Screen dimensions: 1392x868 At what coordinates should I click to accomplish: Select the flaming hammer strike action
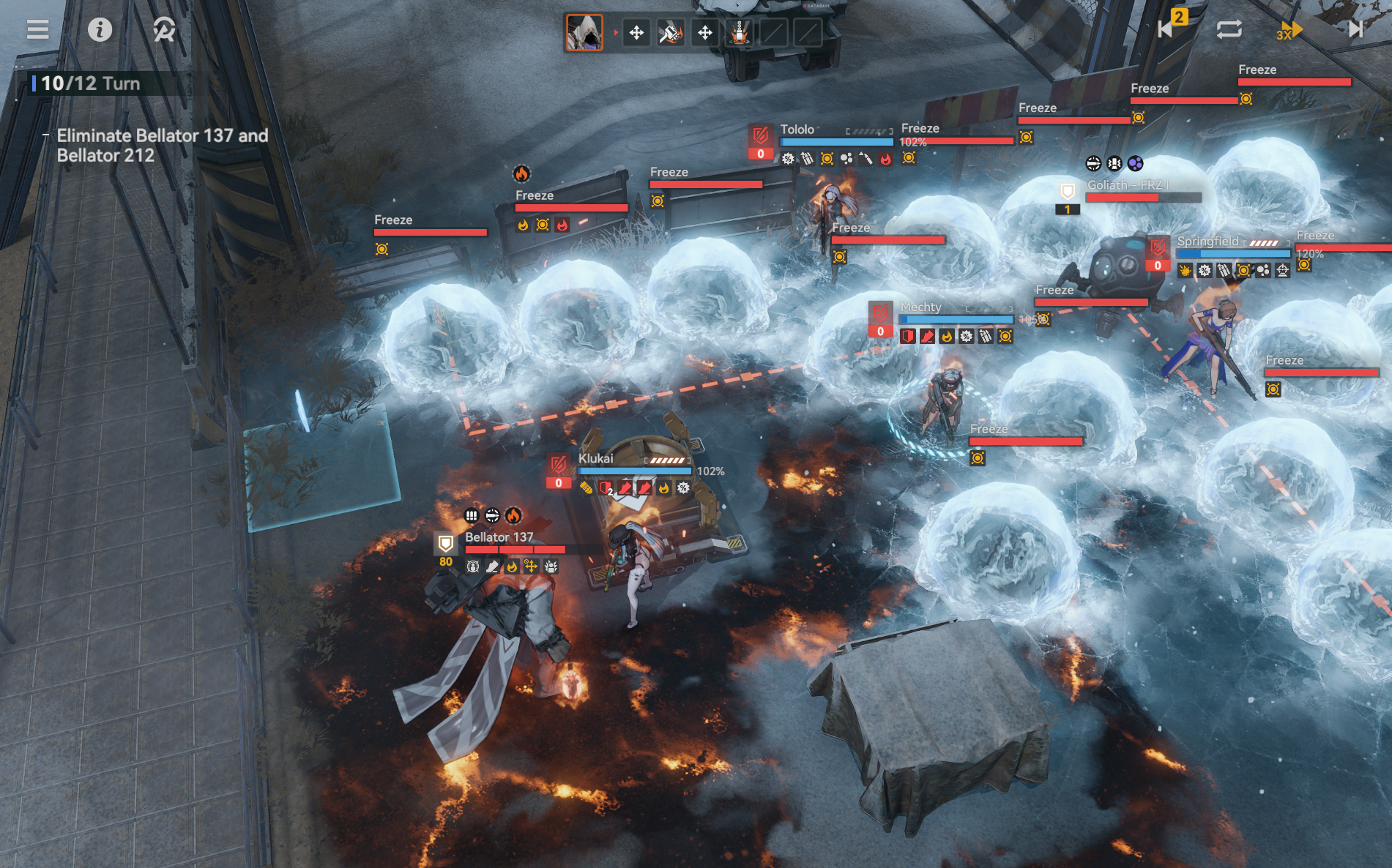point(670,33)
